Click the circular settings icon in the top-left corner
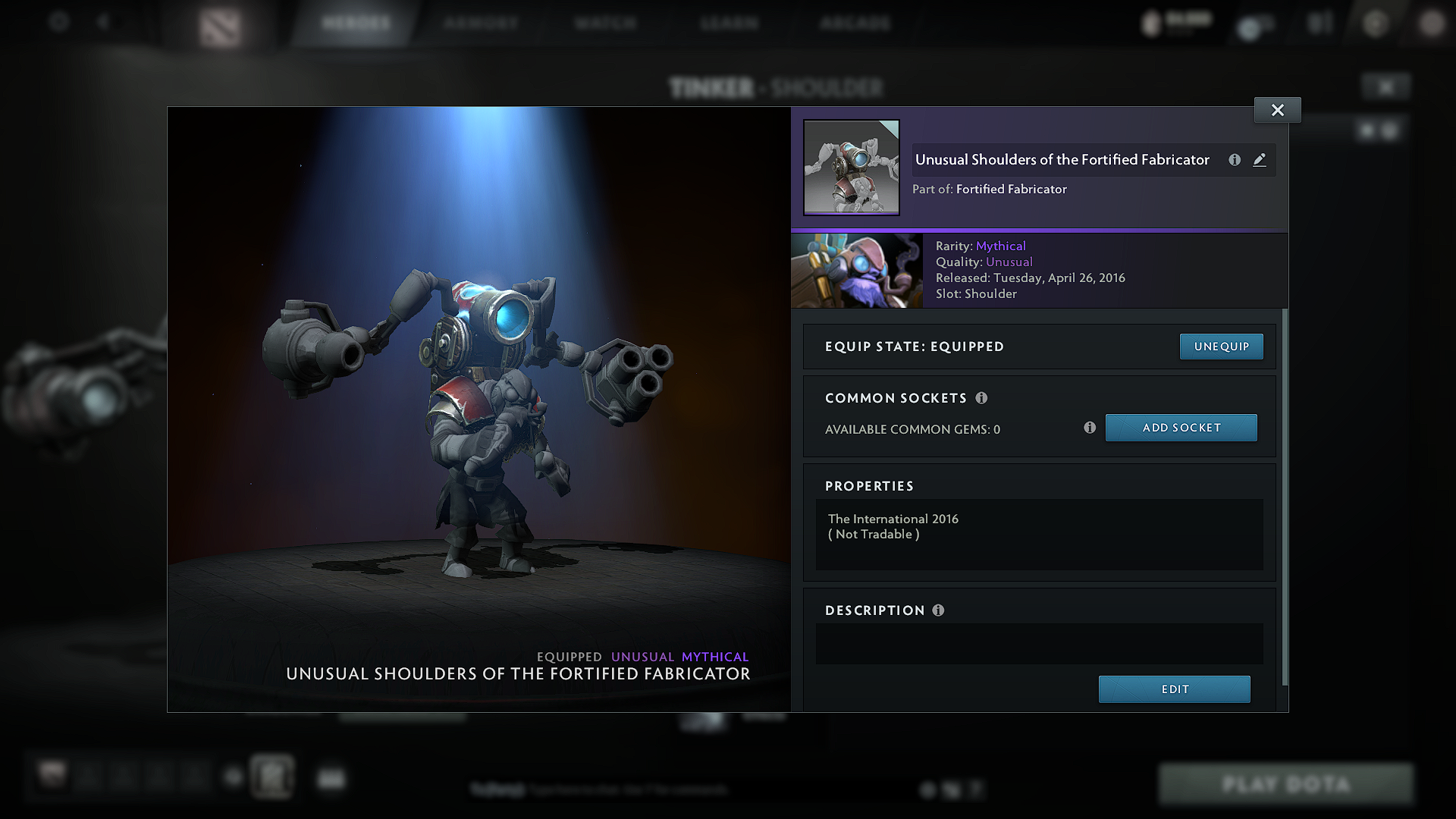Screen dimensions: 1456x819 [x=59, y=22]
